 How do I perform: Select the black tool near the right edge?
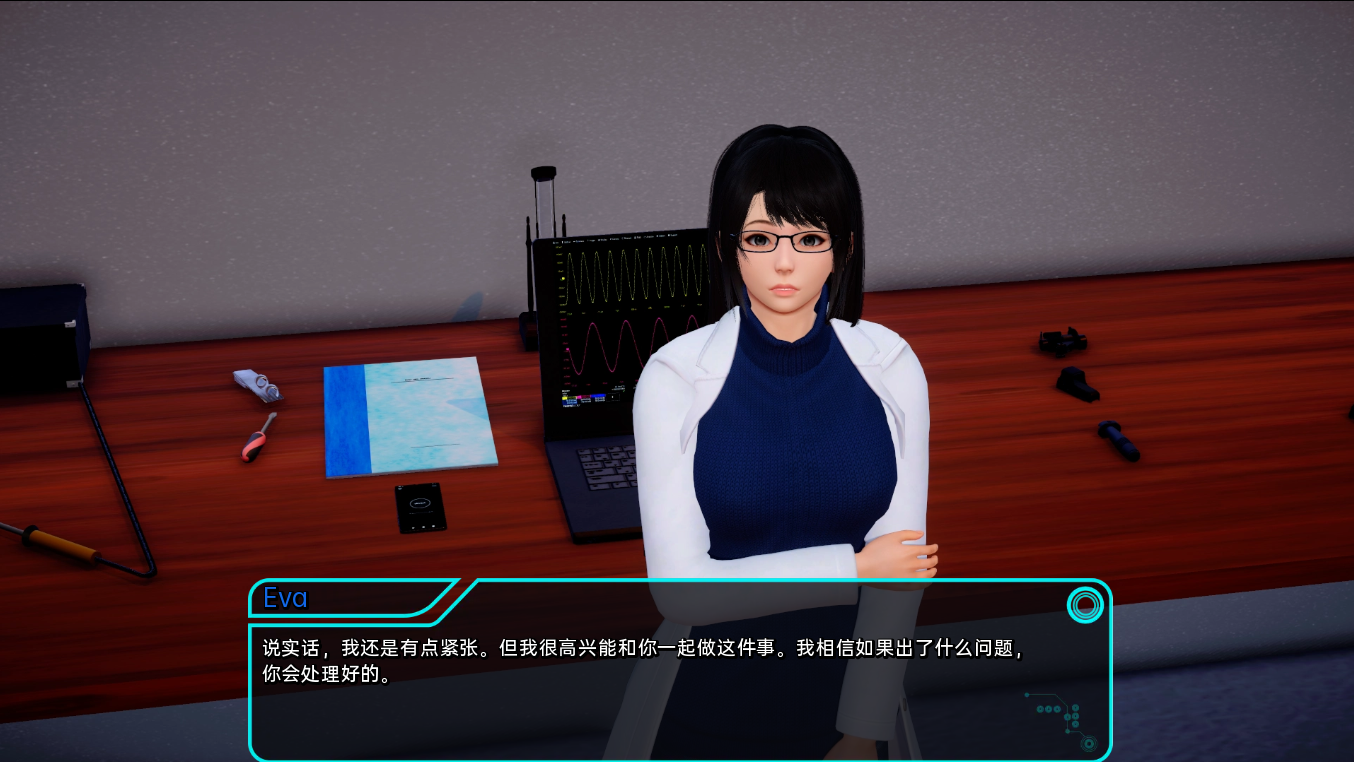[x=1078, y=386]
